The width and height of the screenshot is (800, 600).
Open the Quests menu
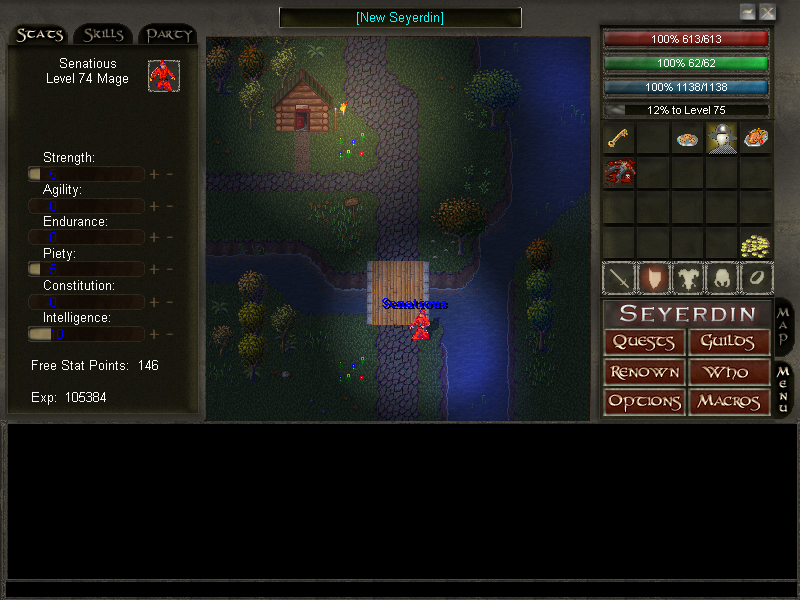pos(644,342)
